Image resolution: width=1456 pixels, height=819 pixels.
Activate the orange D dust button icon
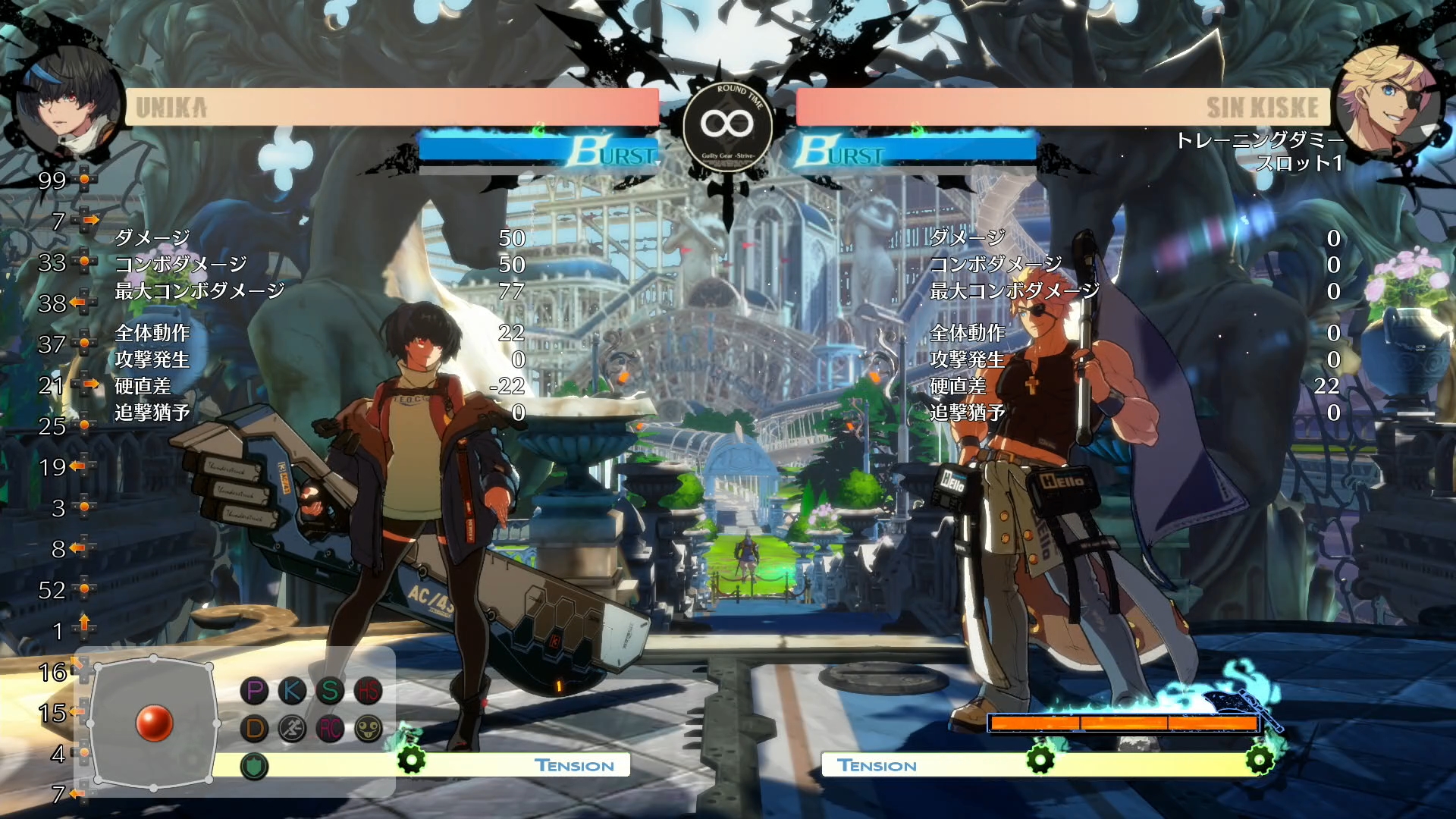pyautogui.click(x=255, y=729)
